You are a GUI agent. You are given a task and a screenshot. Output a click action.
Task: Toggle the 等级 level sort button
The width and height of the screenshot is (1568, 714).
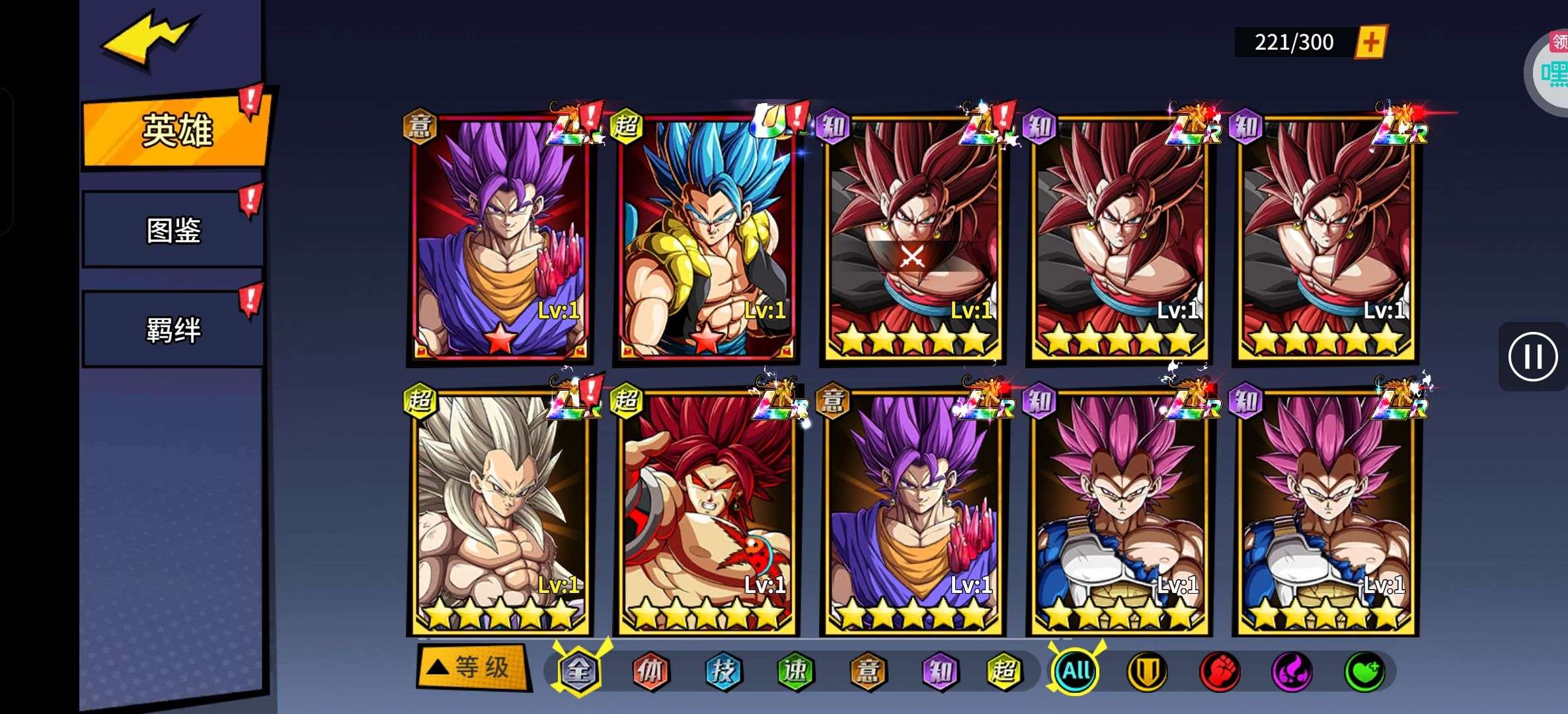(x=473, y=667)
